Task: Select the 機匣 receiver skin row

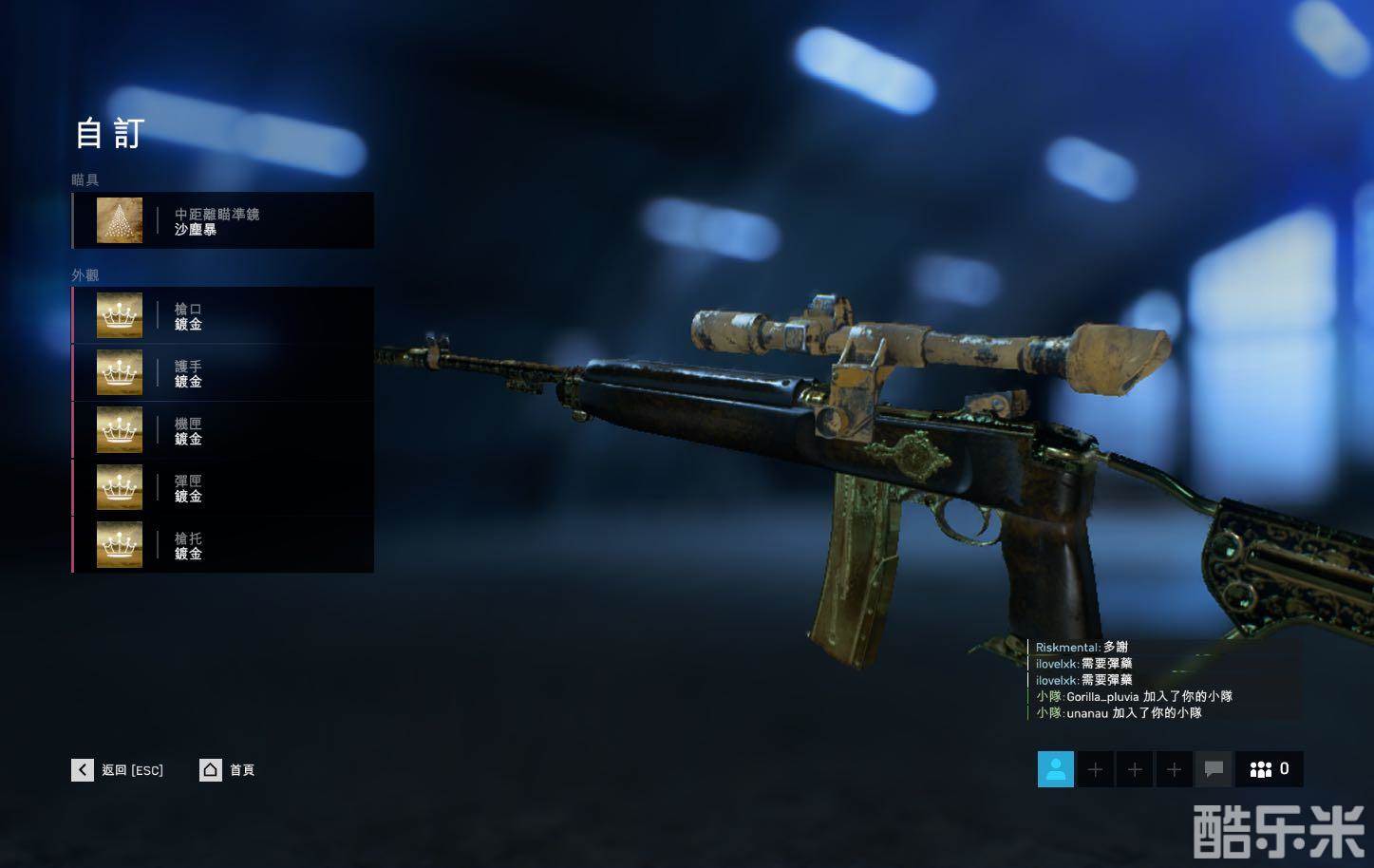Action: 222,430
